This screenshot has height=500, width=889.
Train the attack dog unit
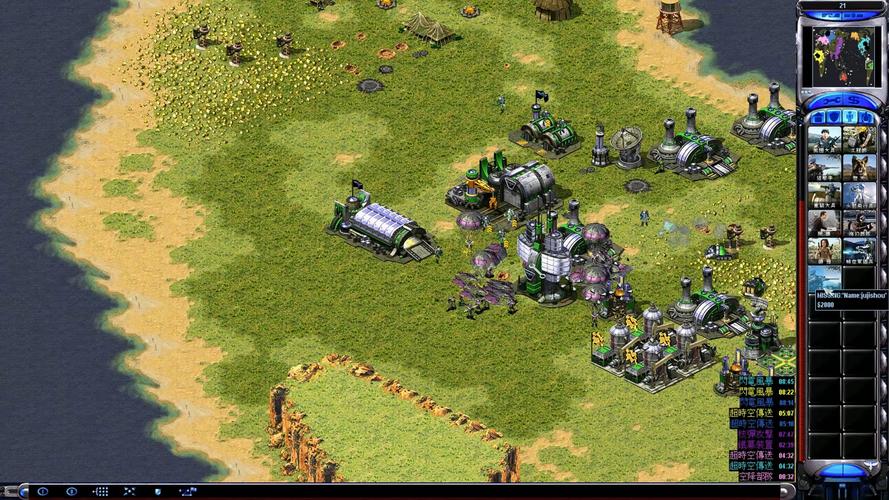coord(859,167)
